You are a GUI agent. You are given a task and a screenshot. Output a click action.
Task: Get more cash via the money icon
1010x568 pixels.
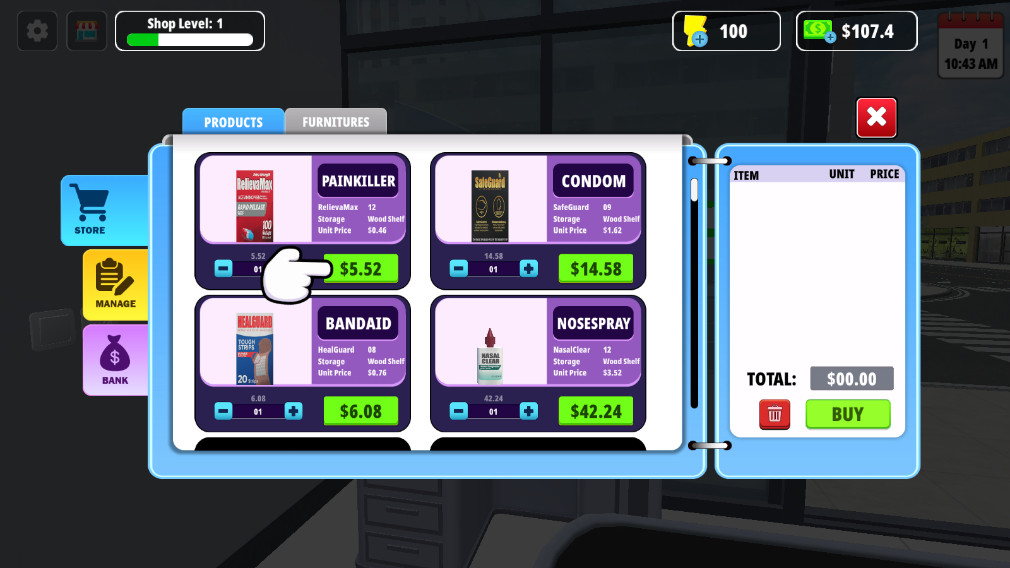click(x=817, y=32)
